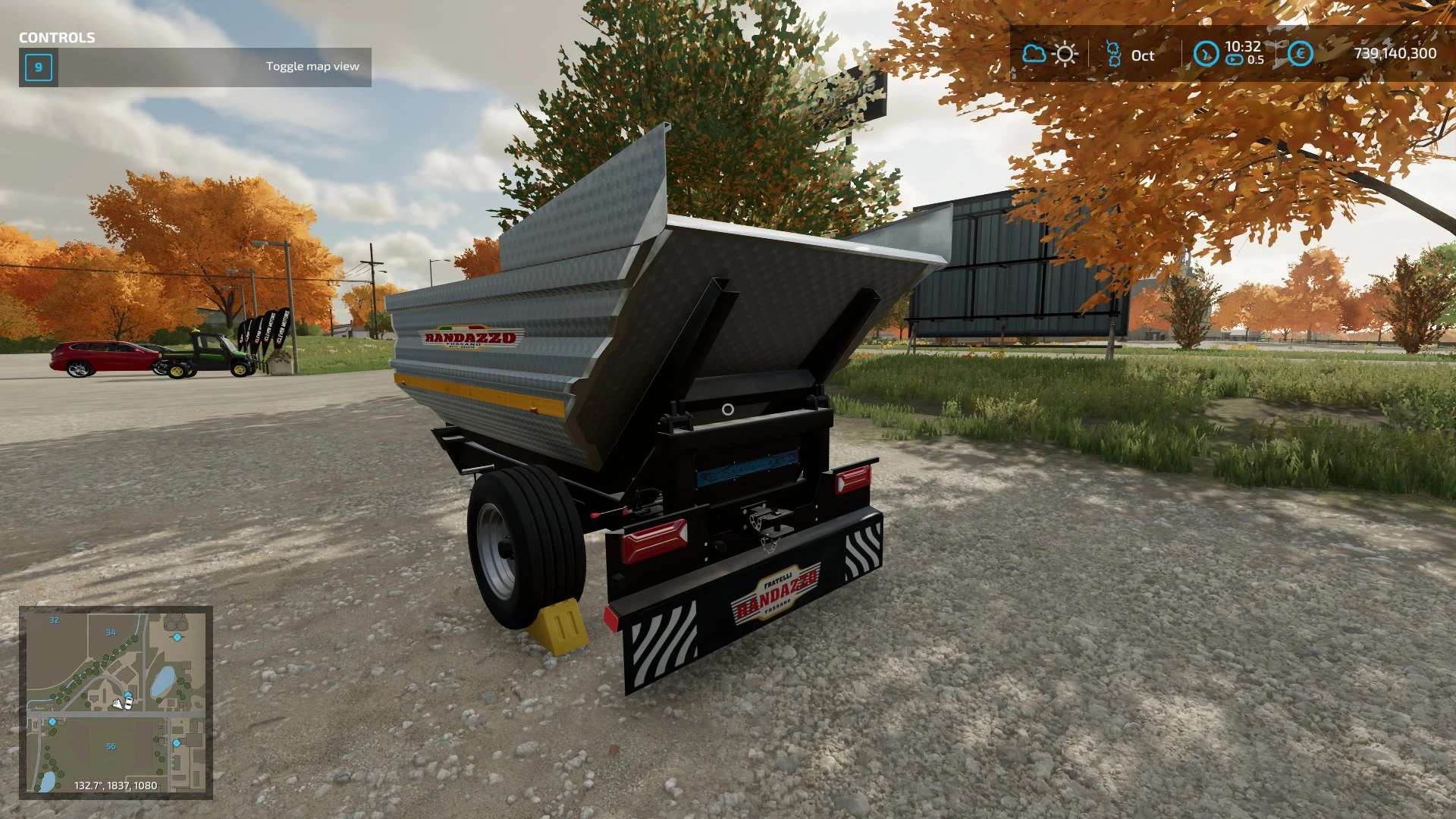The width and height of the screenshot is (1456, 819).
Task: Click the euro money icon
Action: 1300,54
